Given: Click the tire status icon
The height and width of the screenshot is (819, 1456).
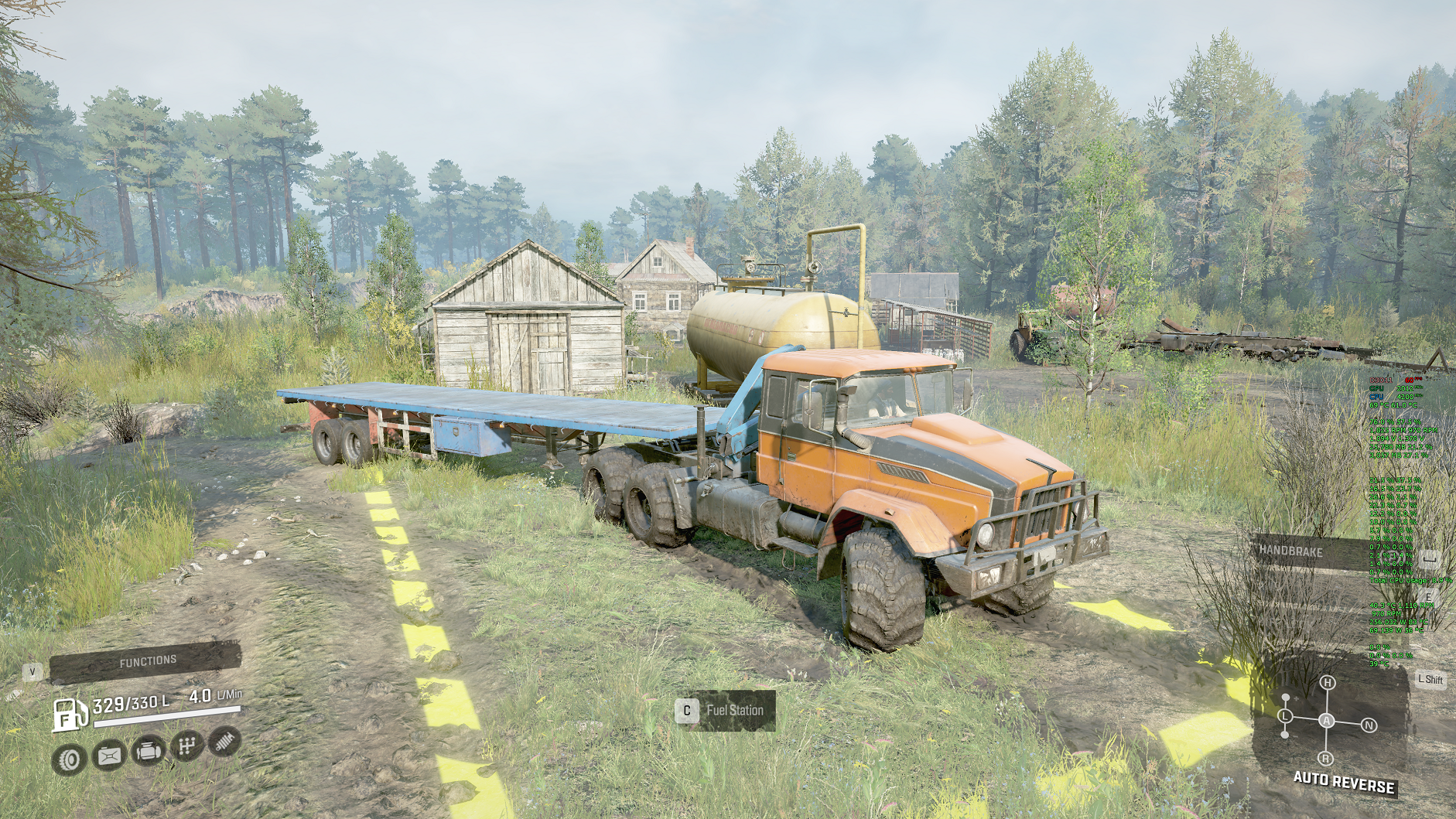Looking at the screenshot, I should (70, 759).
